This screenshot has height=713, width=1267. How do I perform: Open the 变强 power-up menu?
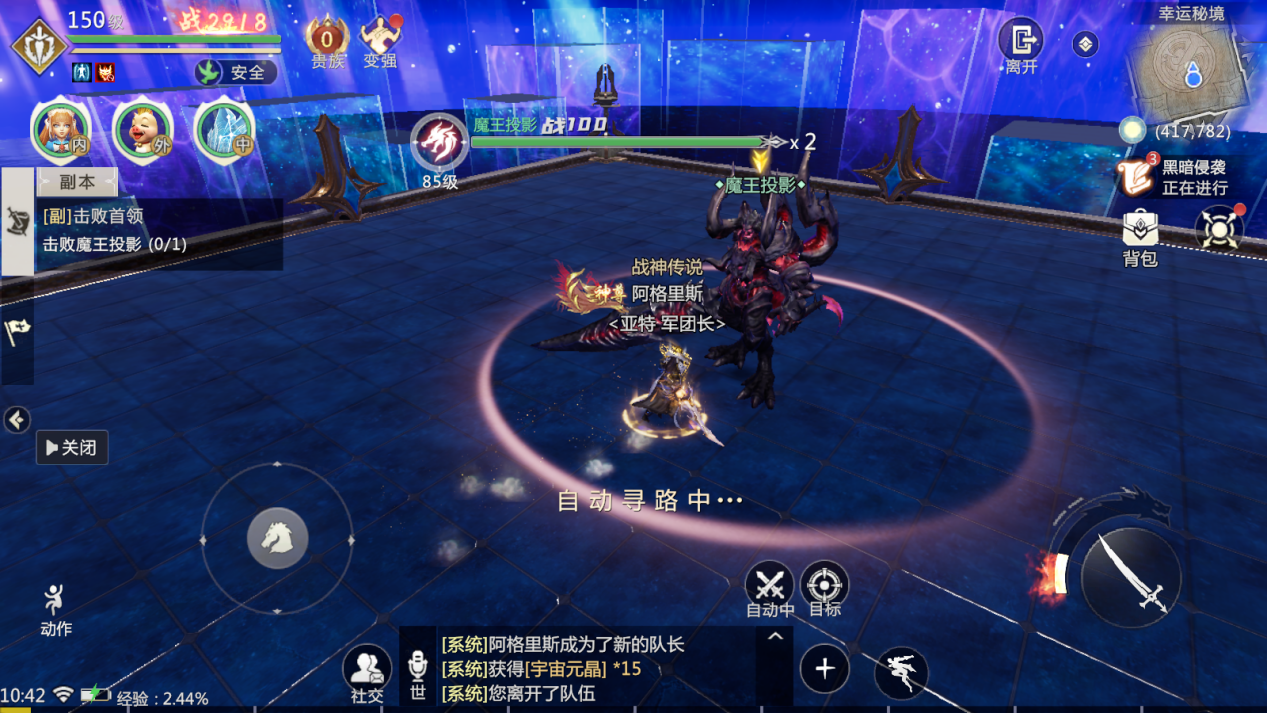[x=380, y=43]
